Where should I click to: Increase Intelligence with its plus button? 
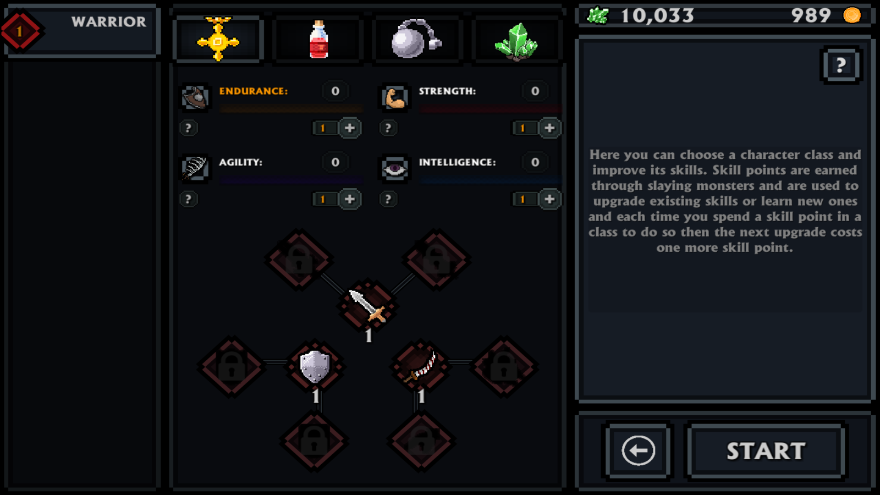pos(550,199)
